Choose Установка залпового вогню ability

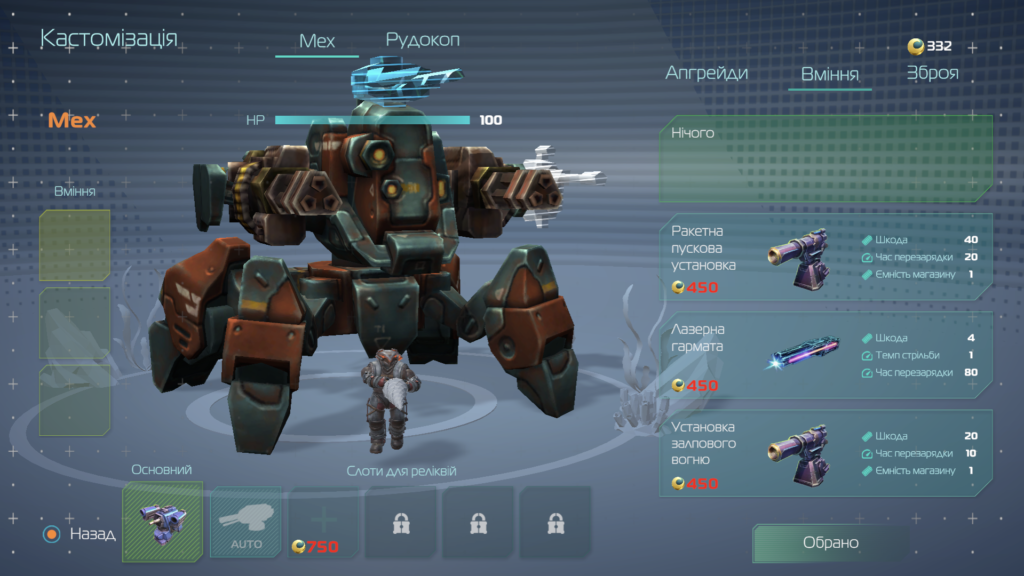pyautogui.click(x=826, y=452)
